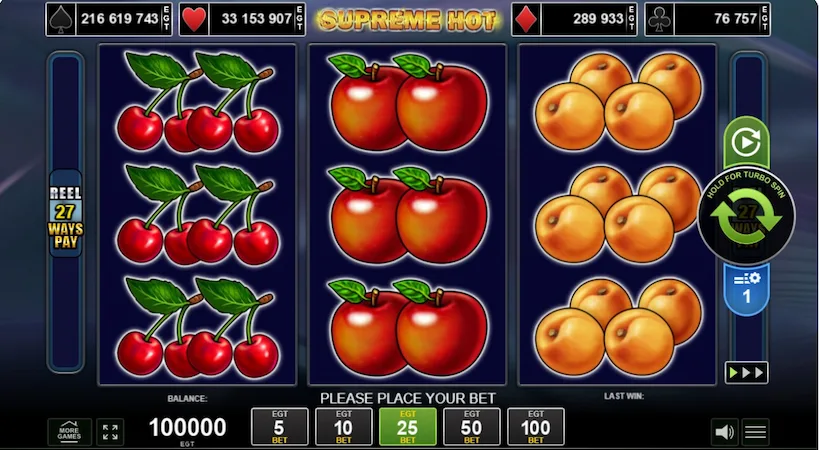Place a 5 EGT bet
819x450 pixels.
279,427
